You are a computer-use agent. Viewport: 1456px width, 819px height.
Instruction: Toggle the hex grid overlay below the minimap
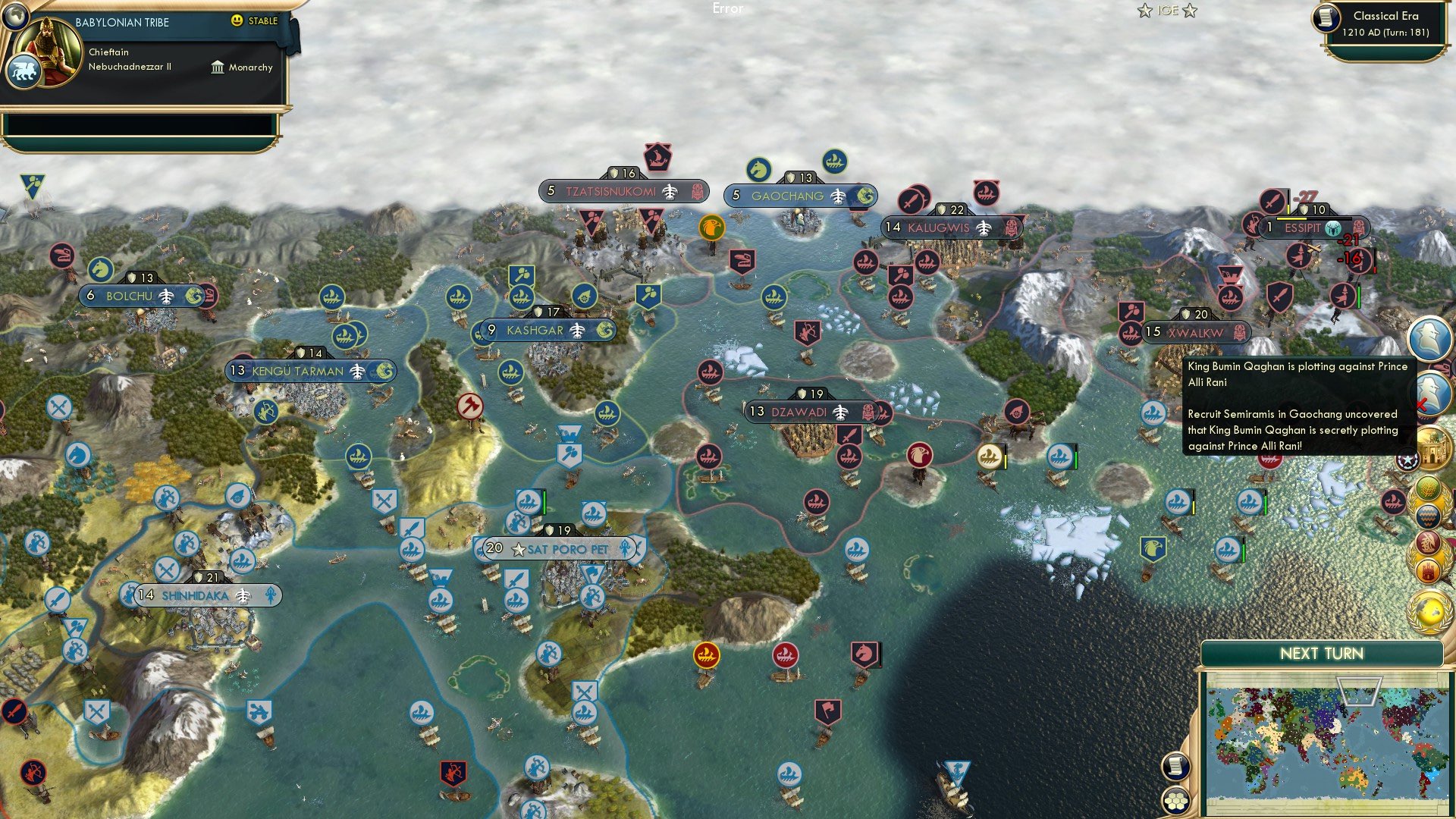pos(1175,802)
